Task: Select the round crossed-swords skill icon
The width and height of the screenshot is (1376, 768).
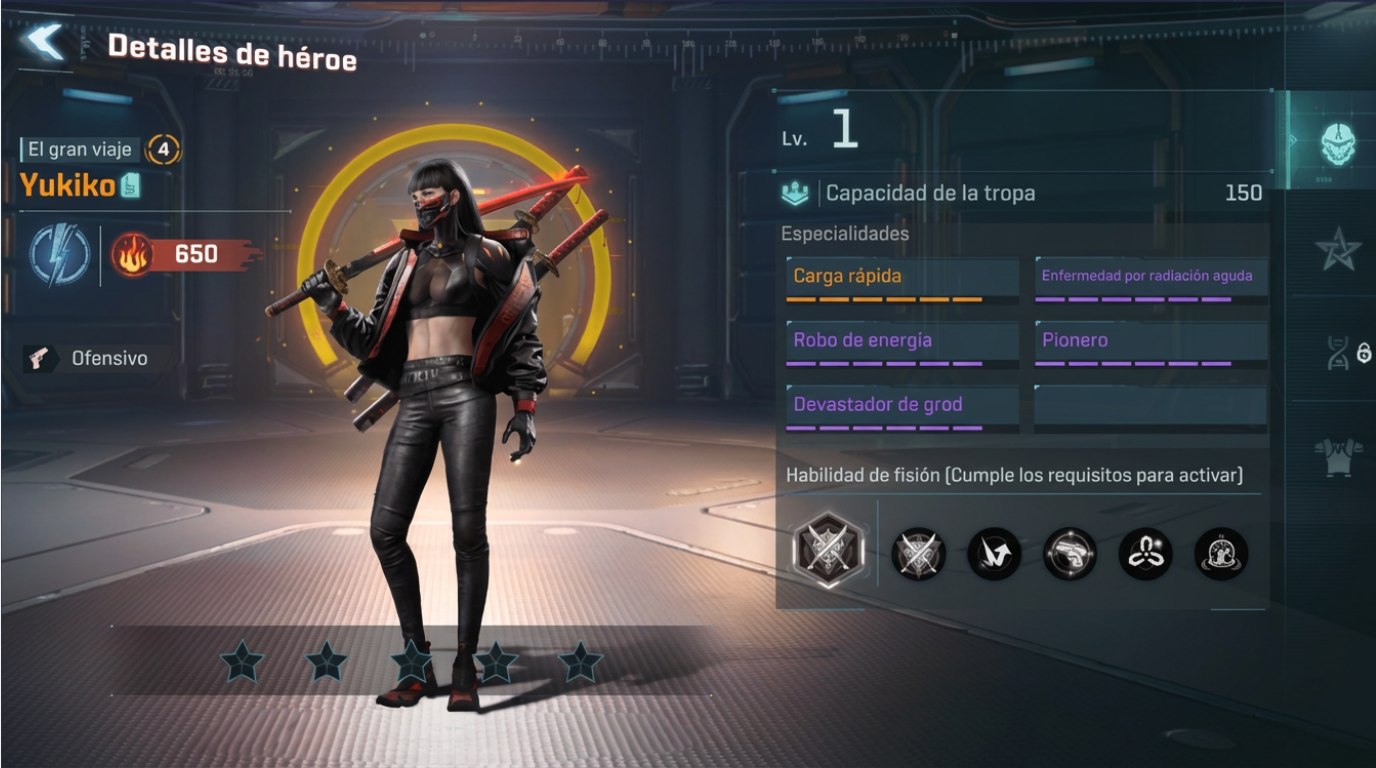Action: click(918, 553)
